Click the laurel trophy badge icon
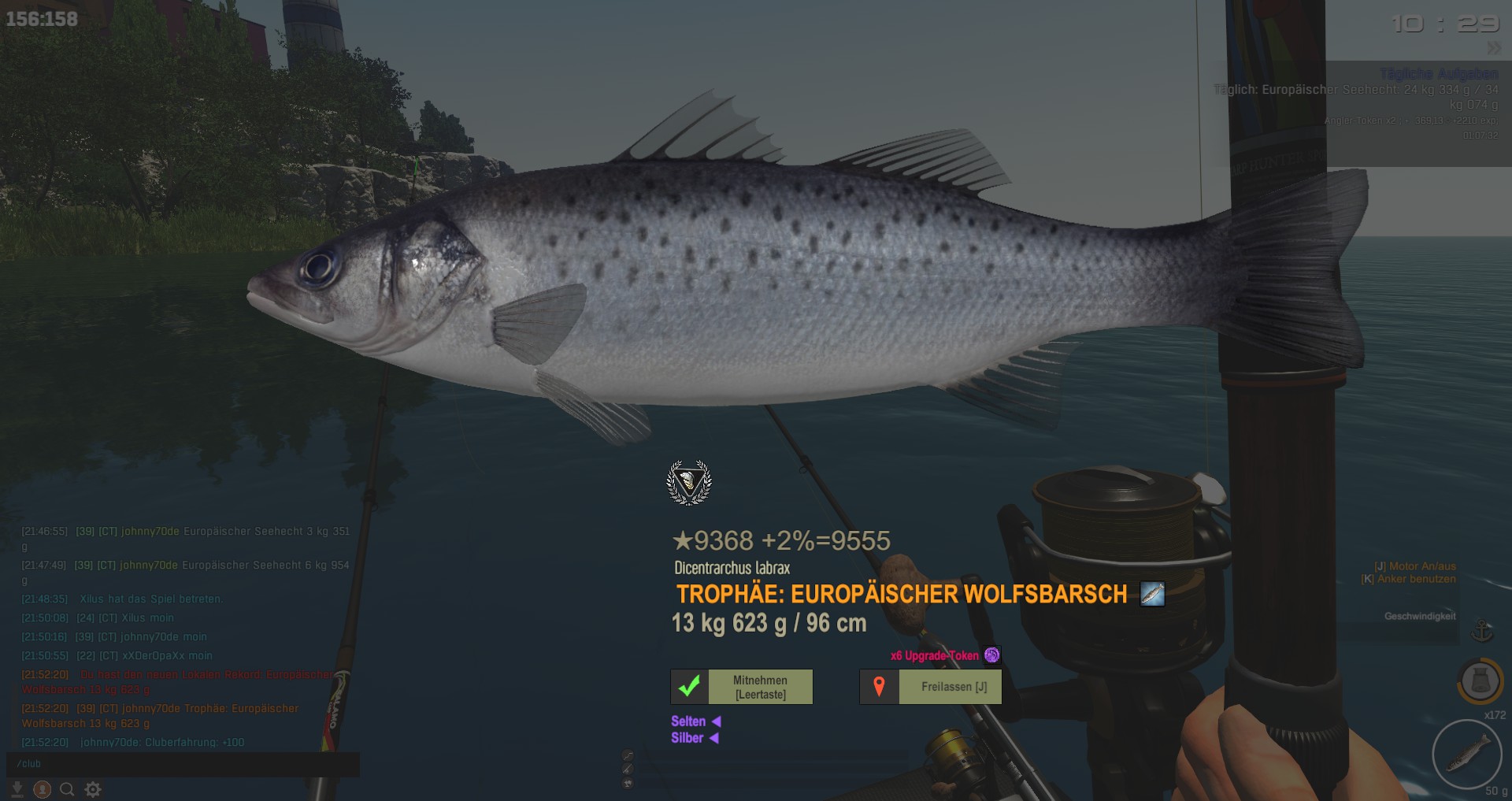Viewport: 1512px width, 801px height. click(689, 482)
